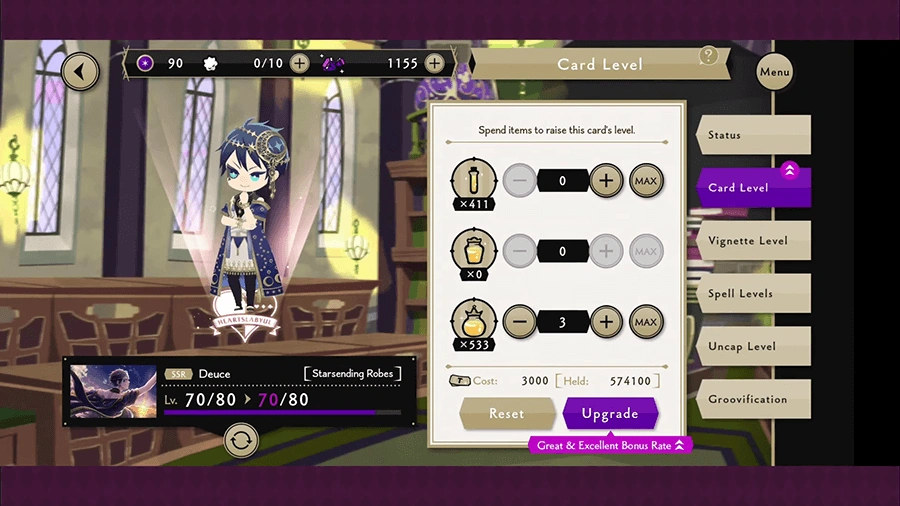Image resolution: width=900 pixels, height=506 pixels.
Task: Go back with the arrow button
Action: (x=80, y=71)
